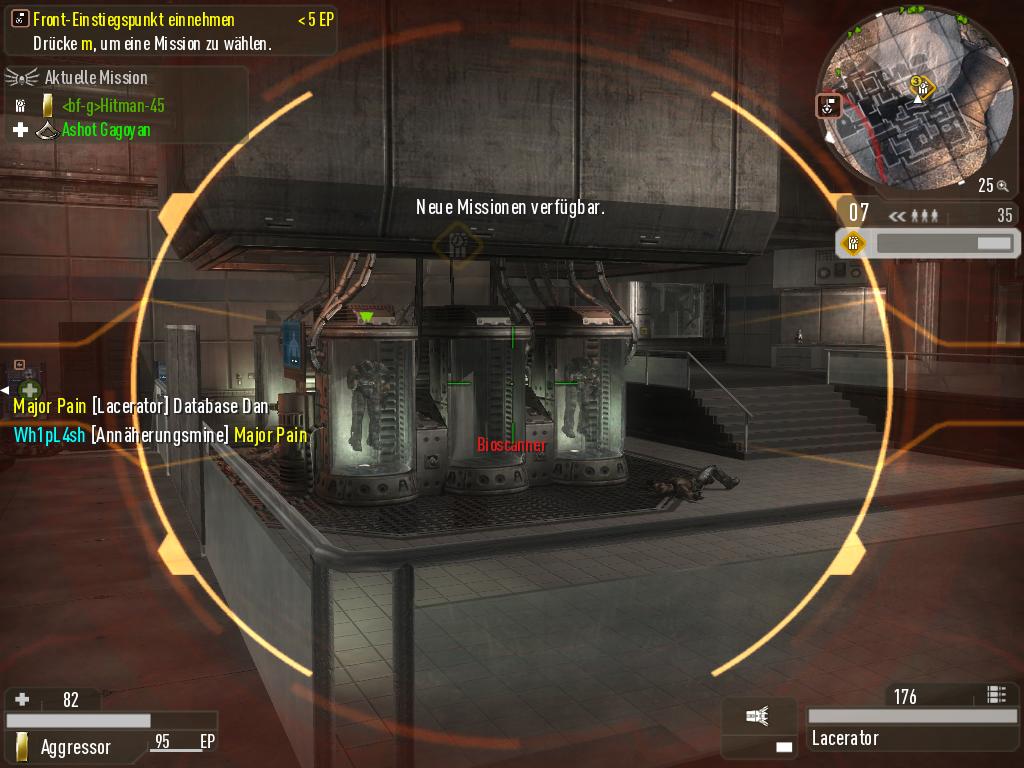
Task: Click the Lacerator weapon icon
Action: click(759, 715)
